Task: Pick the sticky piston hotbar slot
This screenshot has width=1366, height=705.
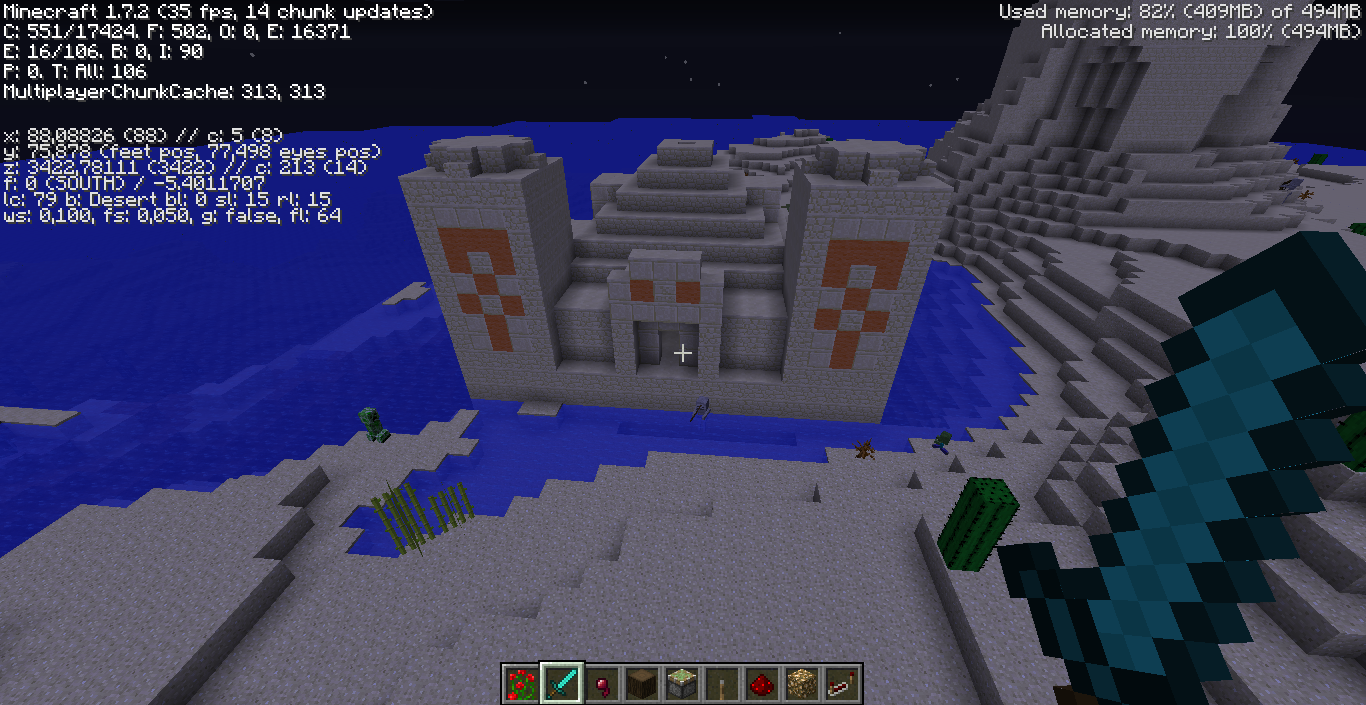Action: (681, 684)
